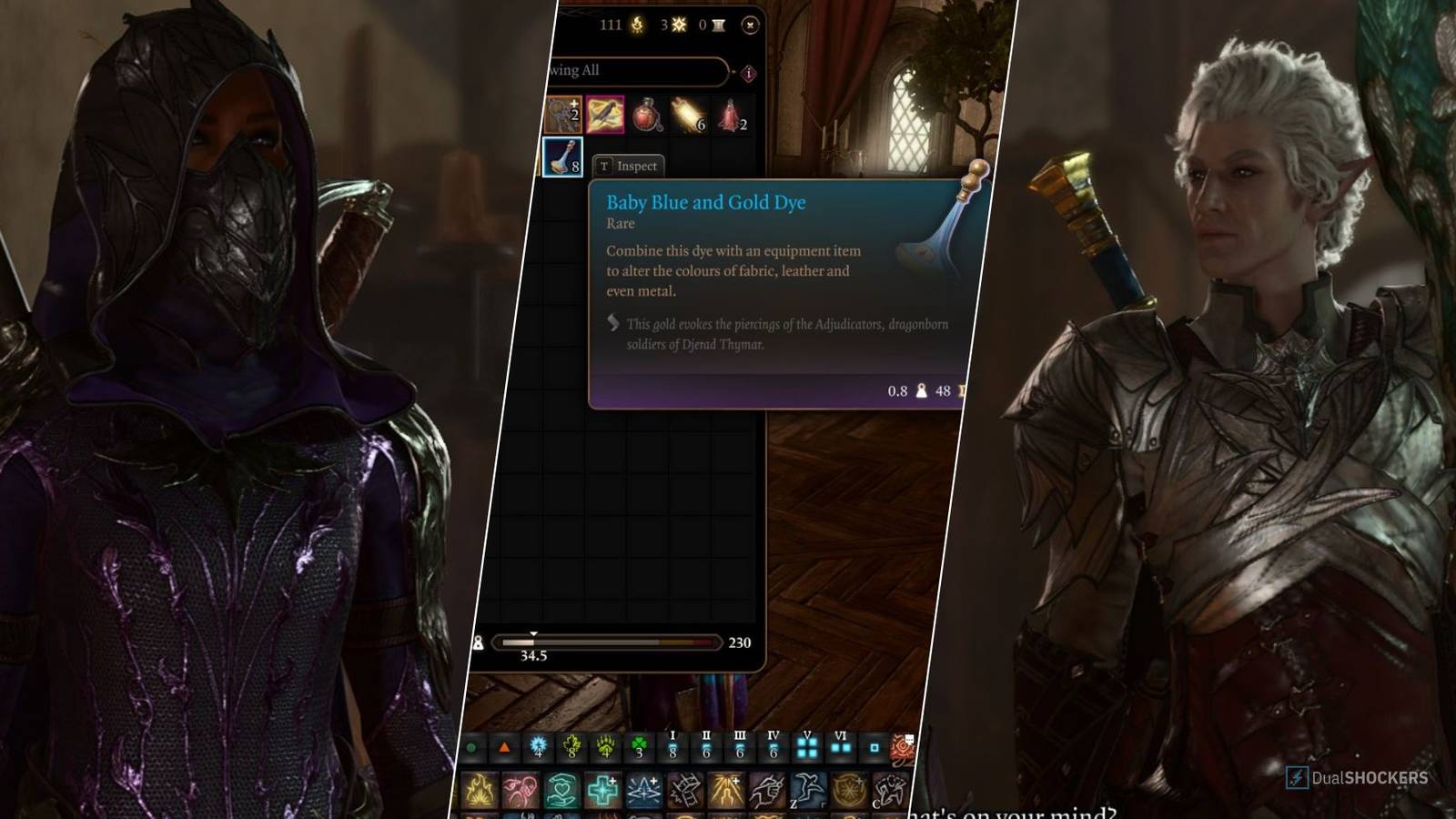Toggle the reactions icon at the hotbar's end
The width and height of the screenshot is (1456, 819).
click(x=901, y=747)
